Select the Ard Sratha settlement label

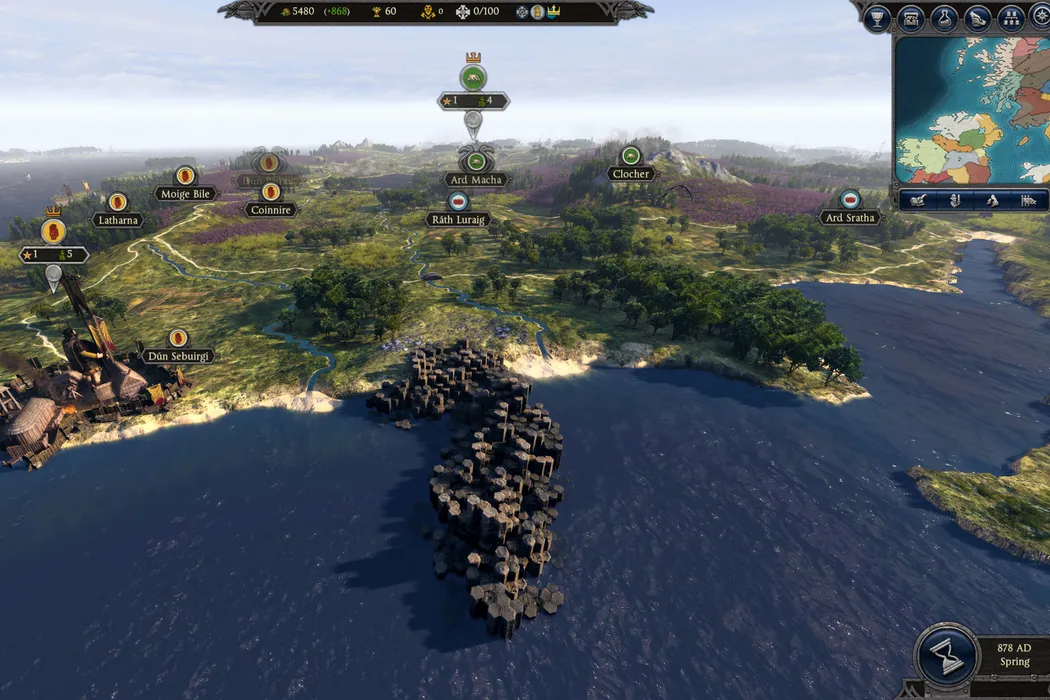(850, 217)
